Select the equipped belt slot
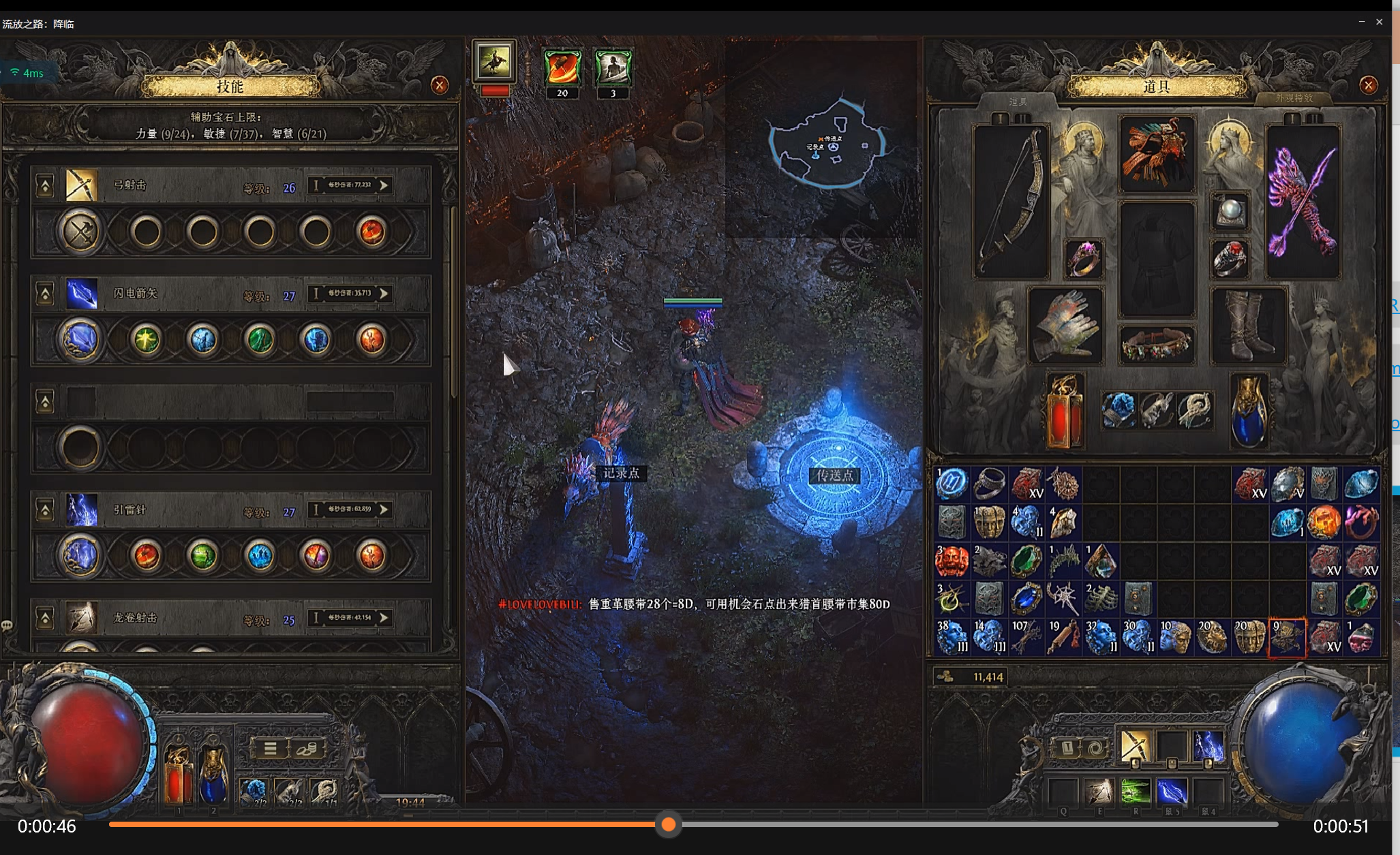 [1156, 343]
